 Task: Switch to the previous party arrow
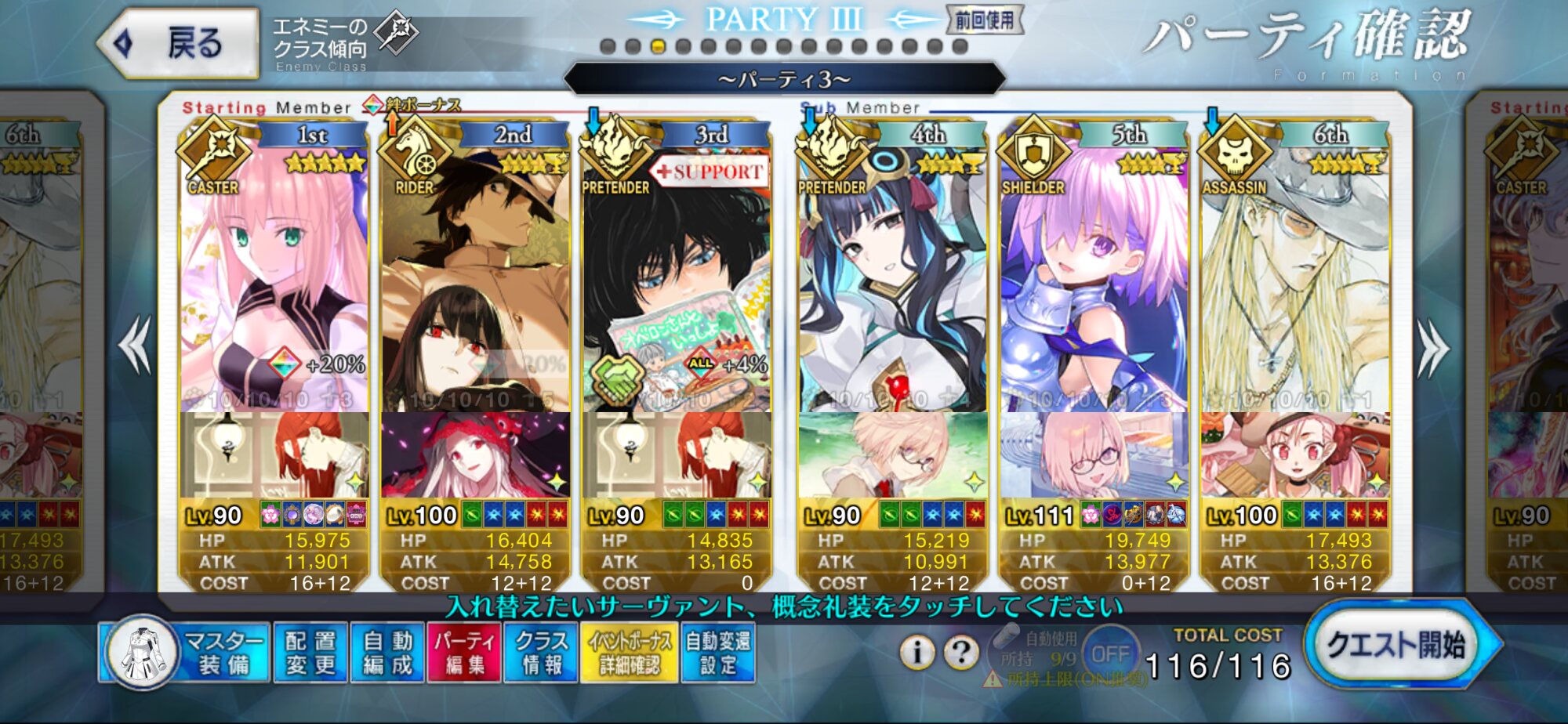pos(136,345)
